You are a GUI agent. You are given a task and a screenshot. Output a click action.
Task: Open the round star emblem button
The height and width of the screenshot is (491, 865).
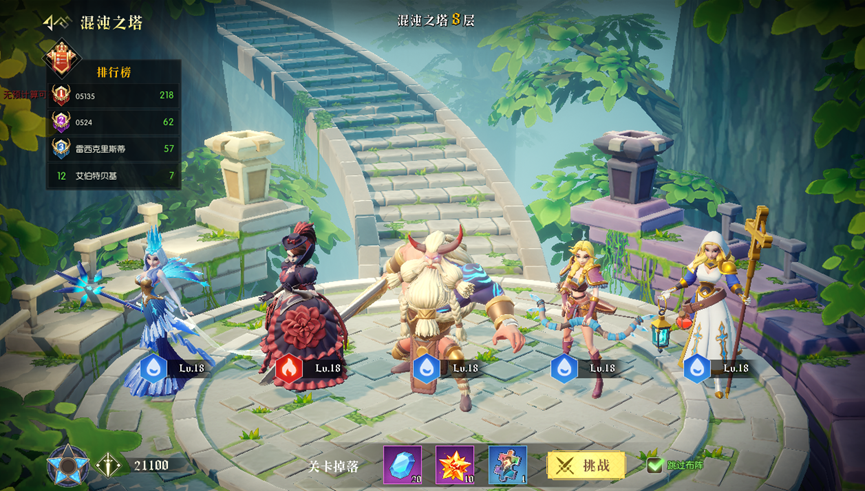(68, 465)
